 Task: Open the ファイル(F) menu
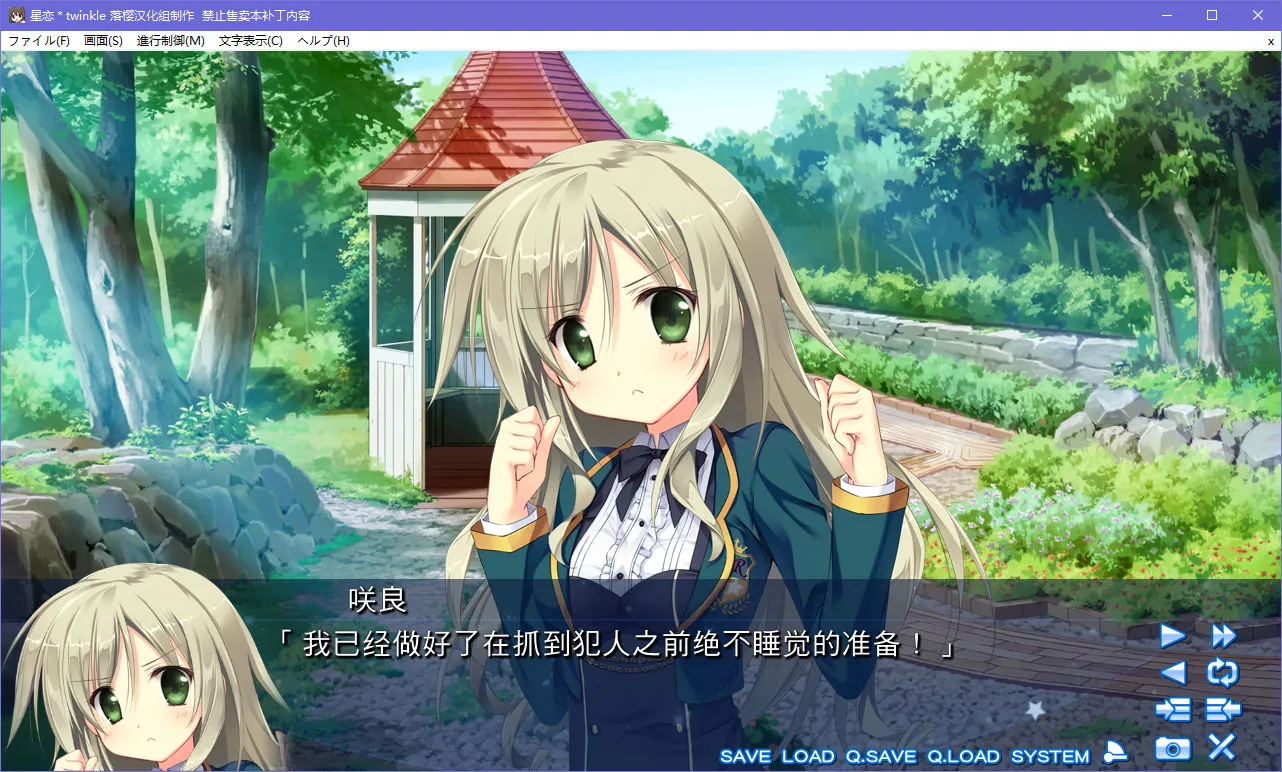(x=38, y=40)
